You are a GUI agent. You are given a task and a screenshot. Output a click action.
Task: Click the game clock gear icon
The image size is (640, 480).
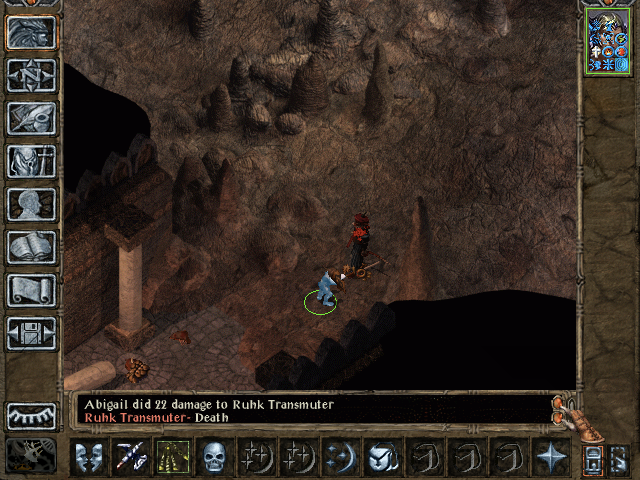coord(31,455)
